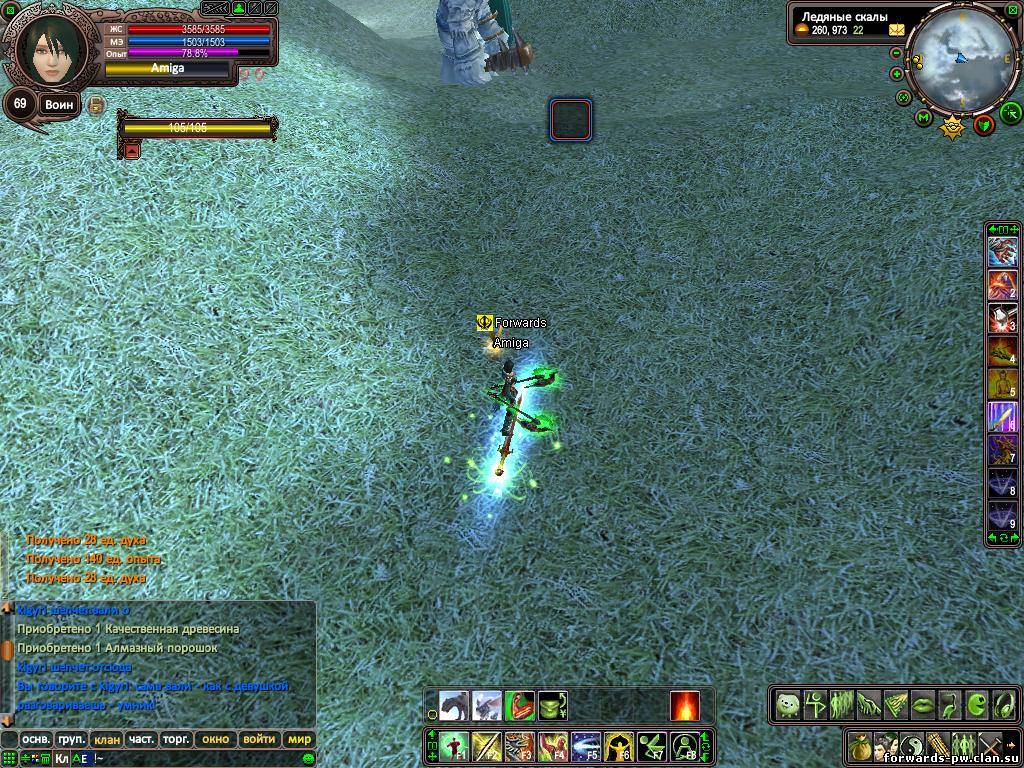1024x768 pixels.
Task: Click the minimap zoom-out minus button
Action: pos(897,54)
